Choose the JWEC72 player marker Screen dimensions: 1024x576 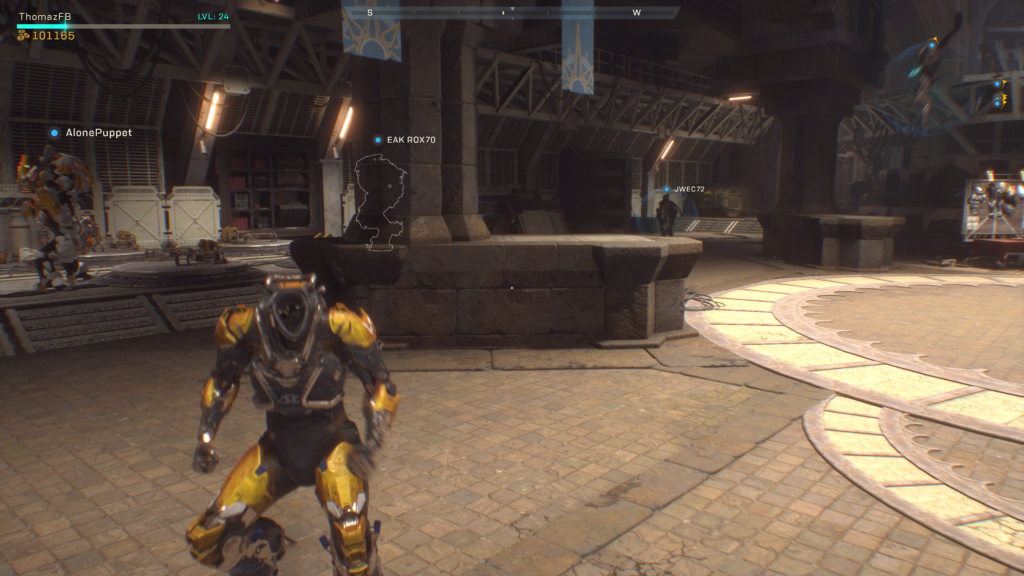point(685,189)
